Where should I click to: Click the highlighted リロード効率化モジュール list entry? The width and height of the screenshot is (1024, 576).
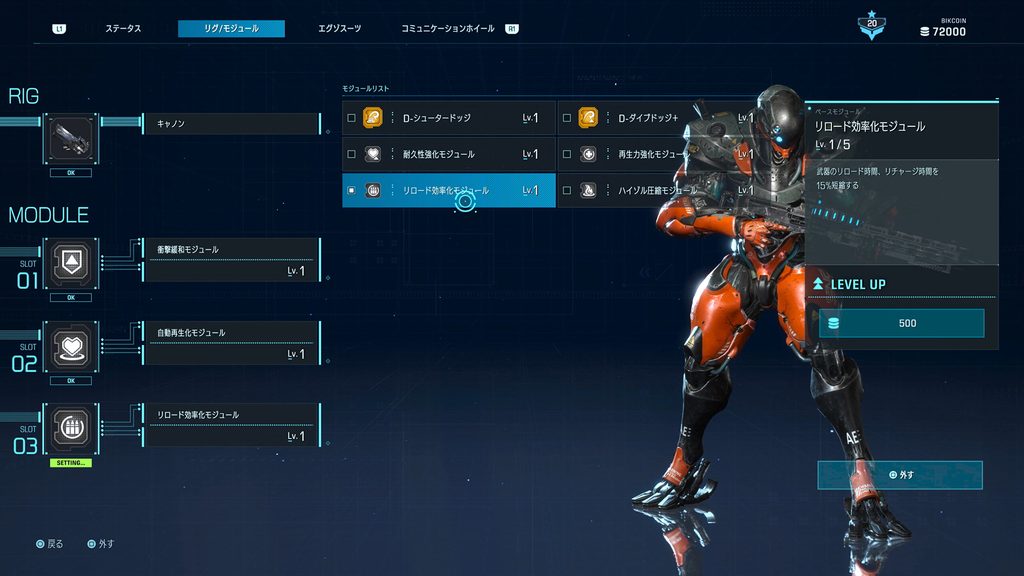coord(448,190)
